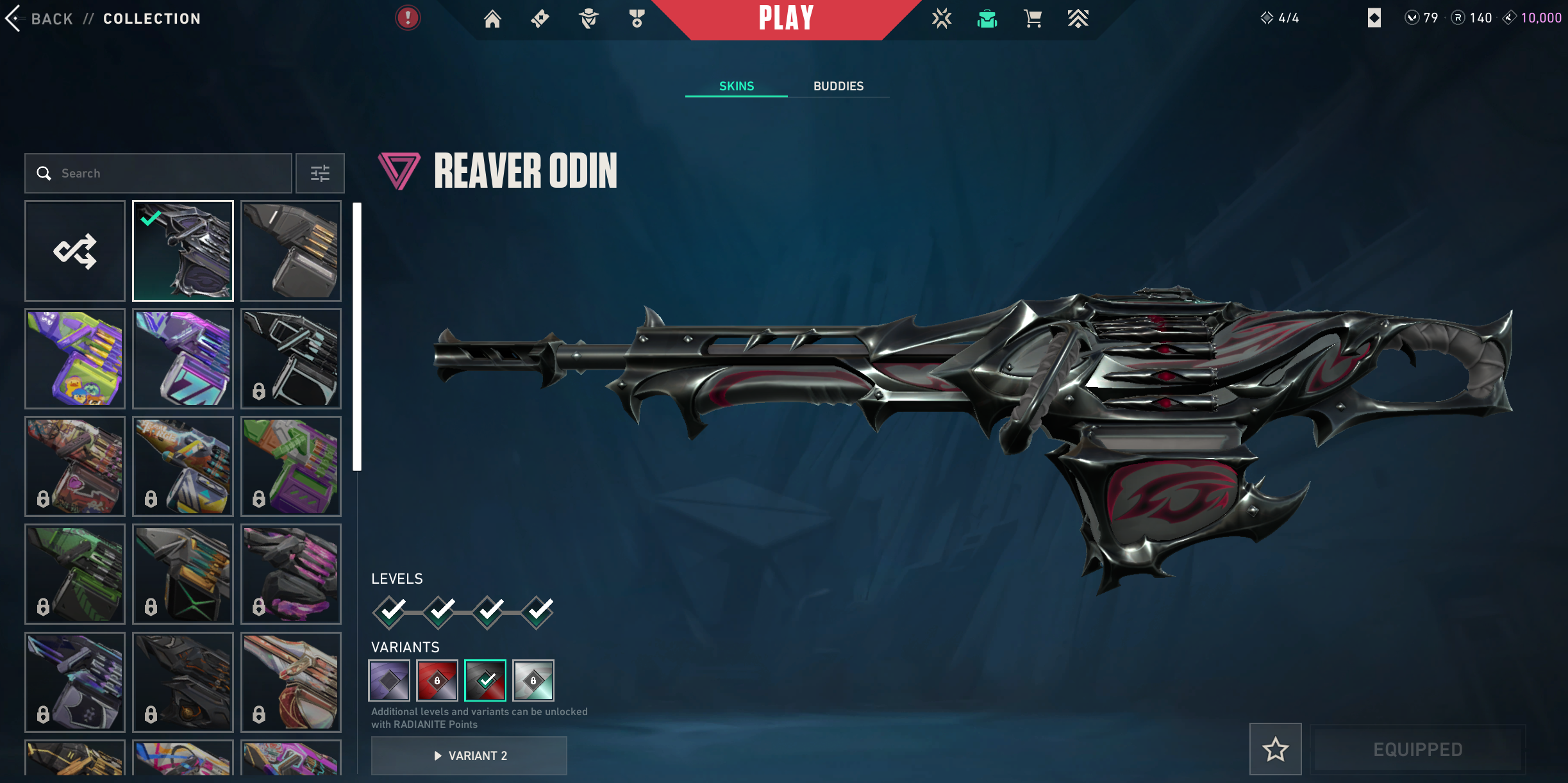Click the big red PLAY button
The image size is (1568, 783).
point(786,19)
